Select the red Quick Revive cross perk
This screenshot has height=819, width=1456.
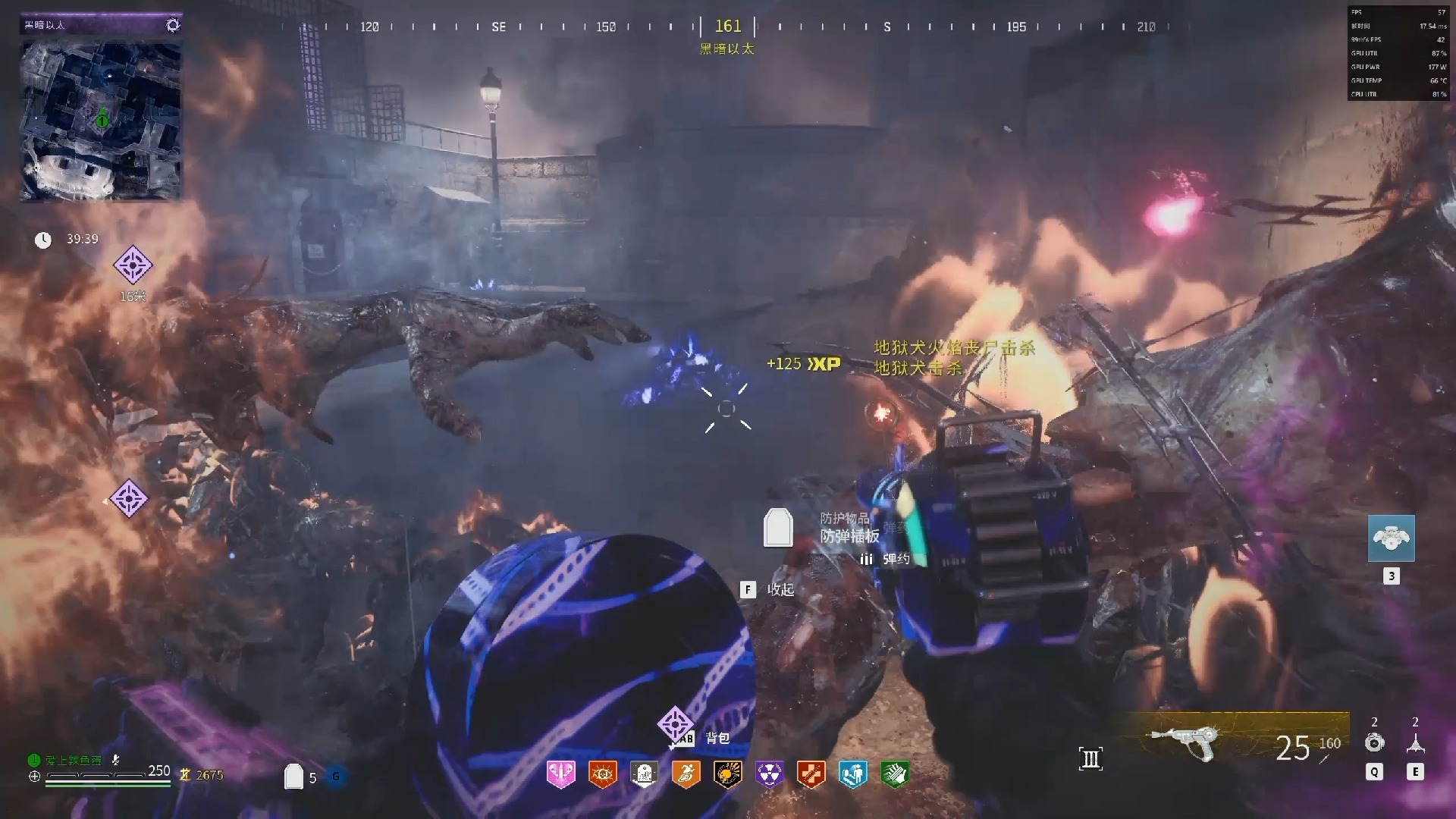tap(811, 774)
